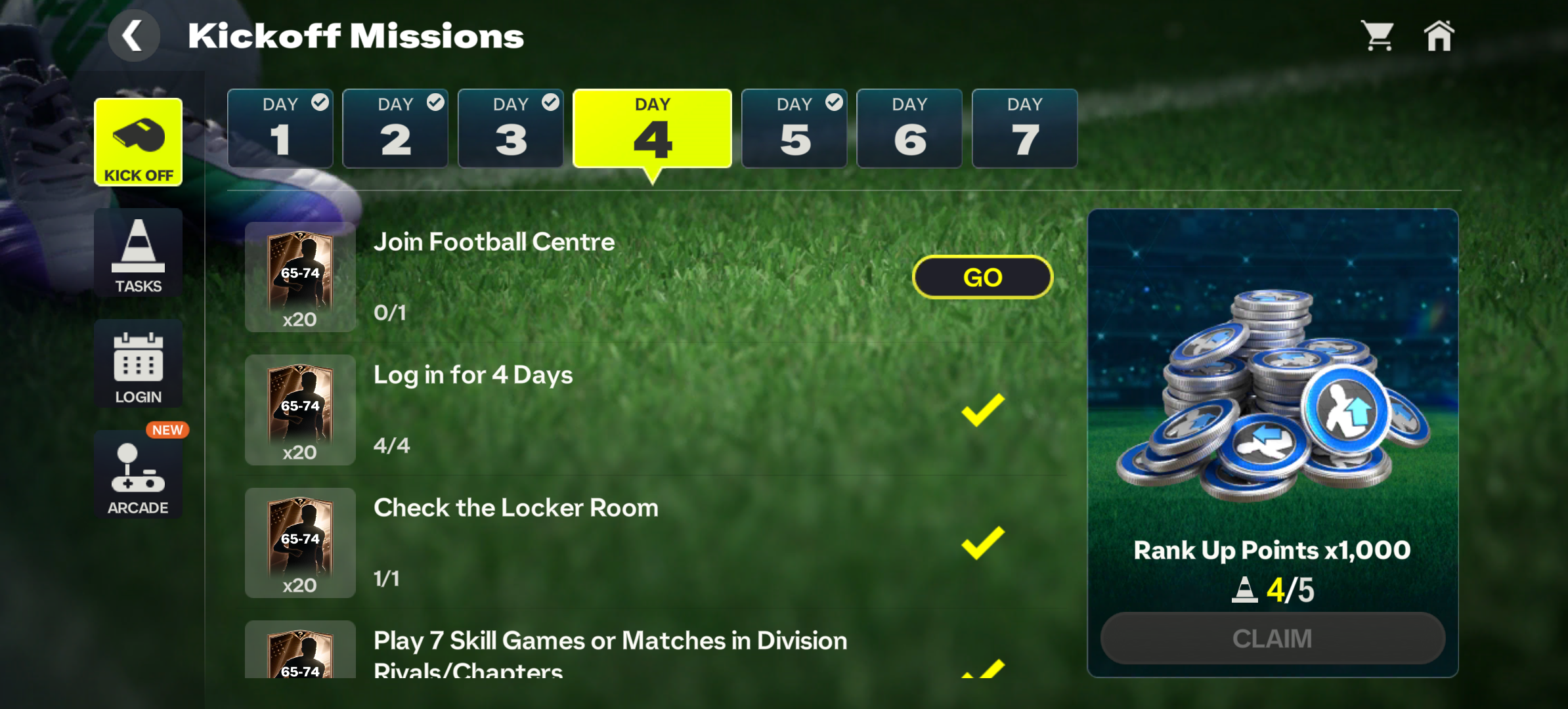Screen dimensions: 1568x709
Task: Choose the Day 7 tab
Action: (1024, 129)
